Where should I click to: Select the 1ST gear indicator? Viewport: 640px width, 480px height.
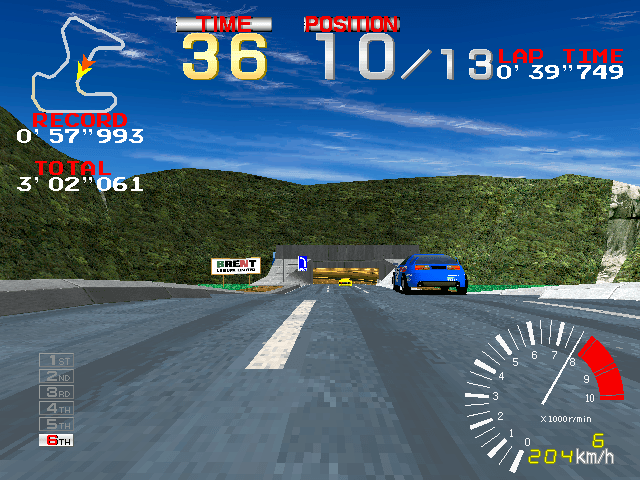56,360
